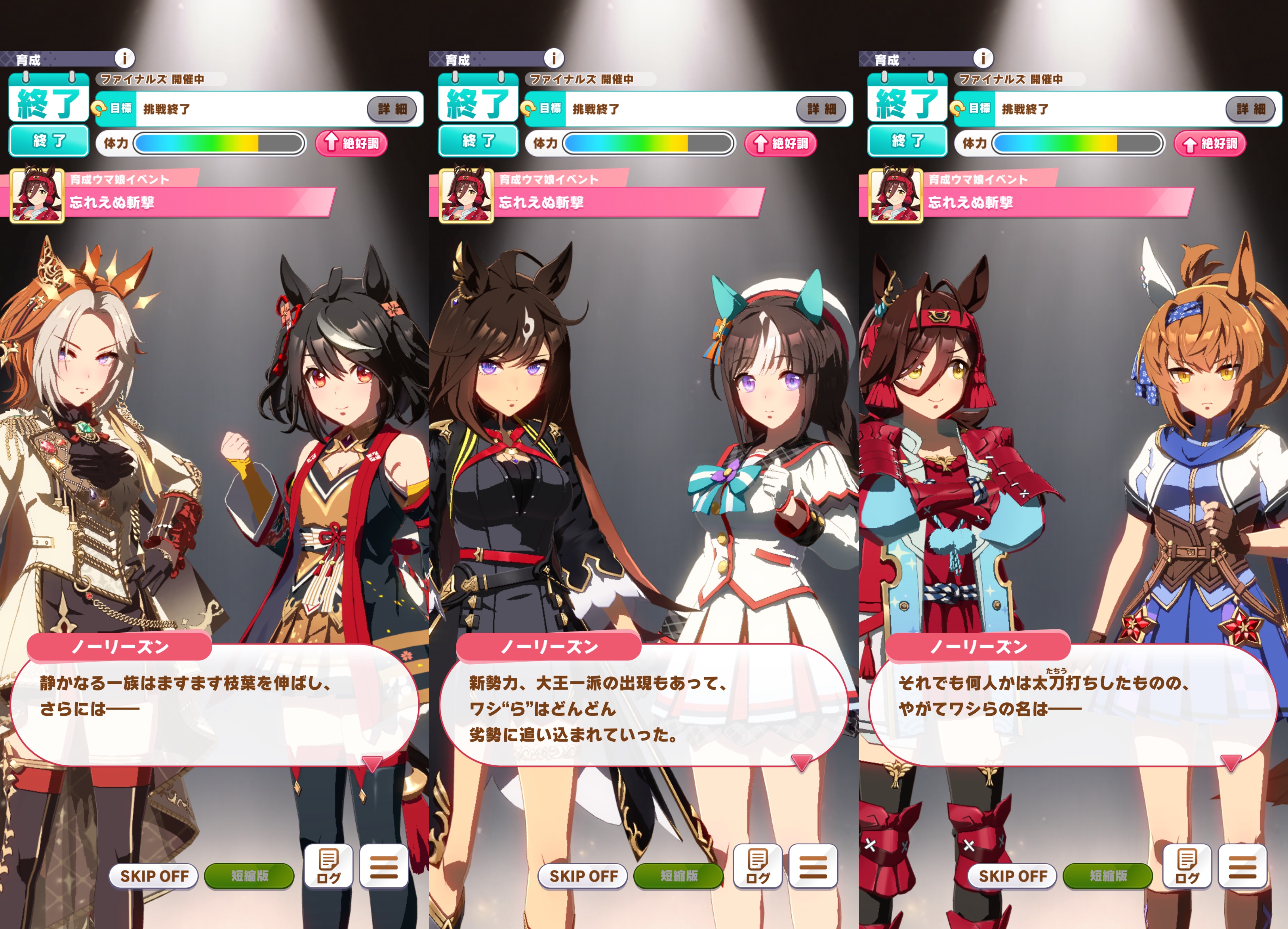Switch 短縮版 mode under the それでも何人かは dialogue
1288x929 pixels.
[x=1108, y=875]
